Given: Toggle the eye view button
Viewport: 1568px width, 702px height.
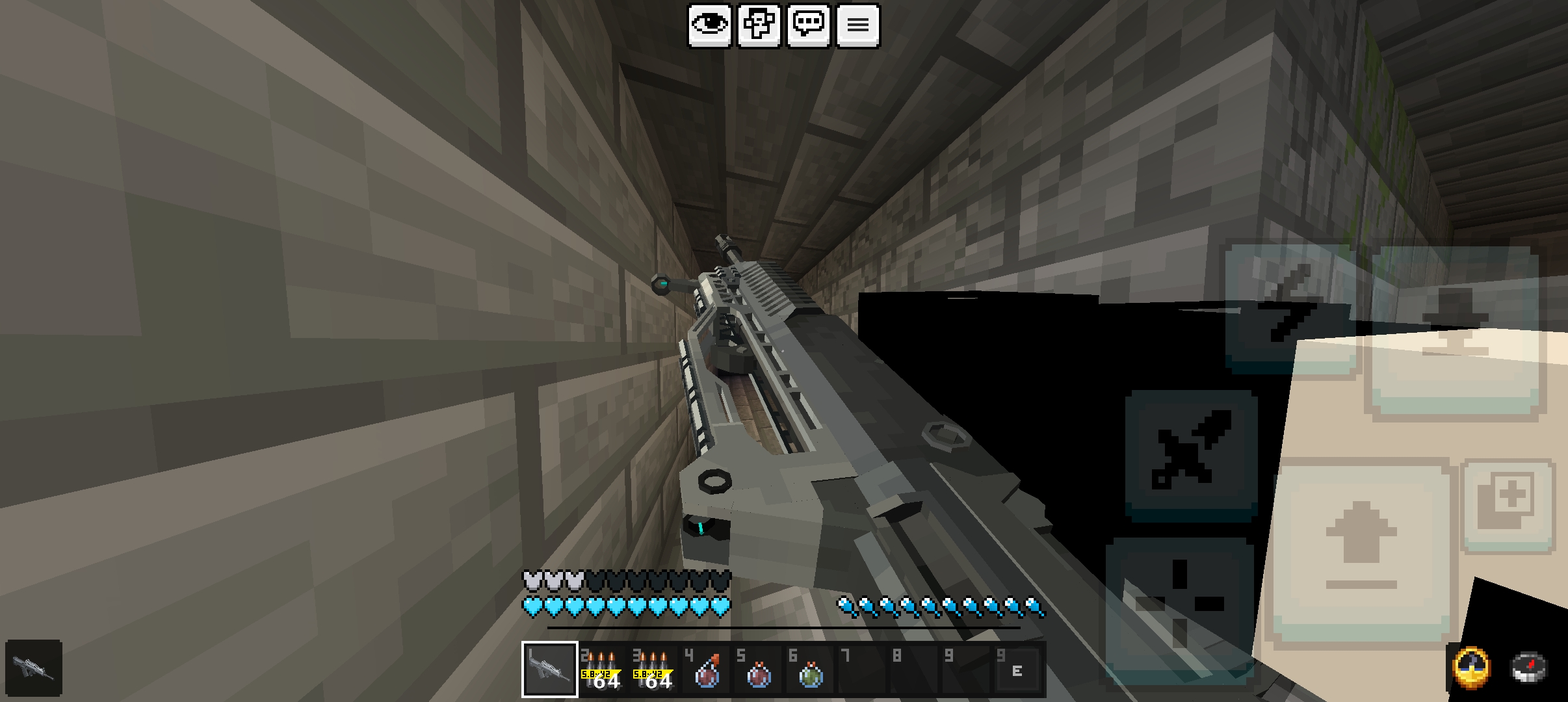Looking at the screenshot, I should [709, 25].
